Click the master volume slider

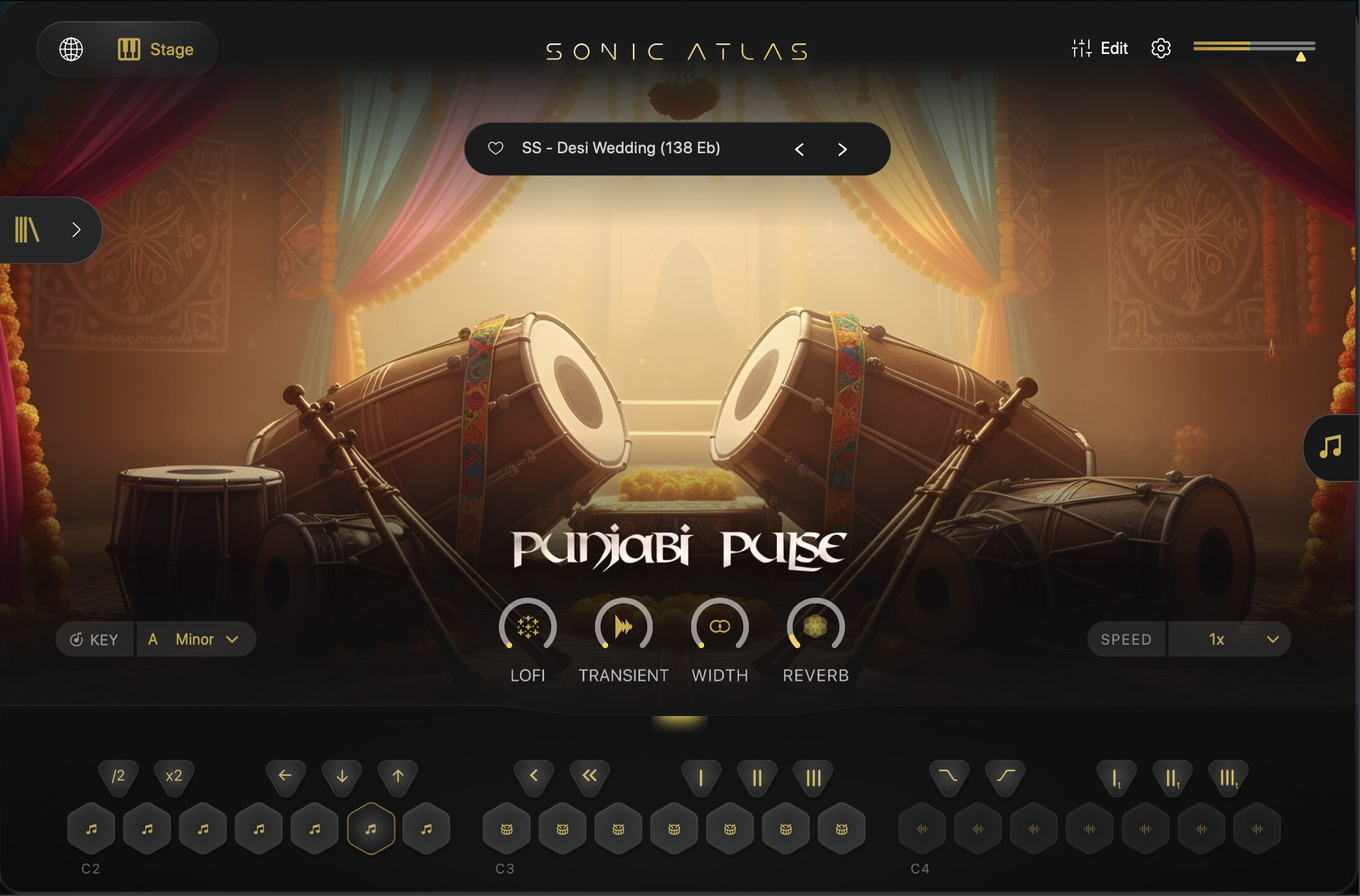[x=1254, y=46]
